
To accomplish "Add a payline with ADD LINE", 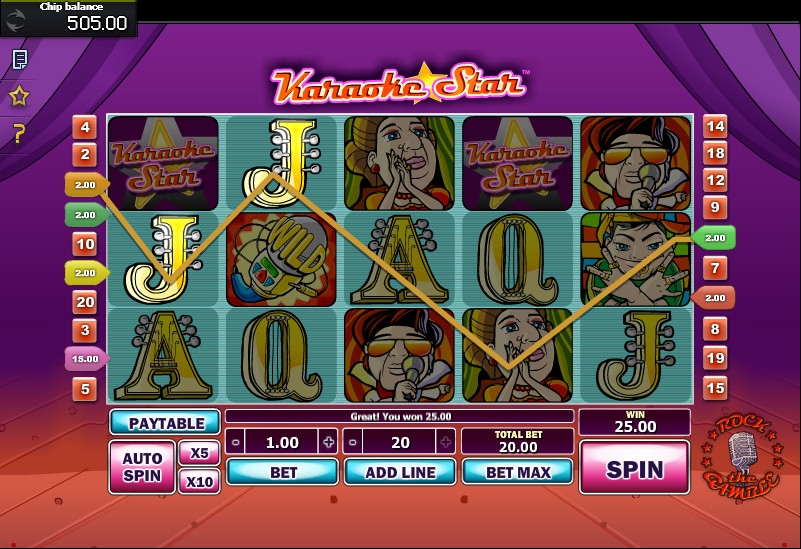I will pyautogui.click(x=400, y=472).
